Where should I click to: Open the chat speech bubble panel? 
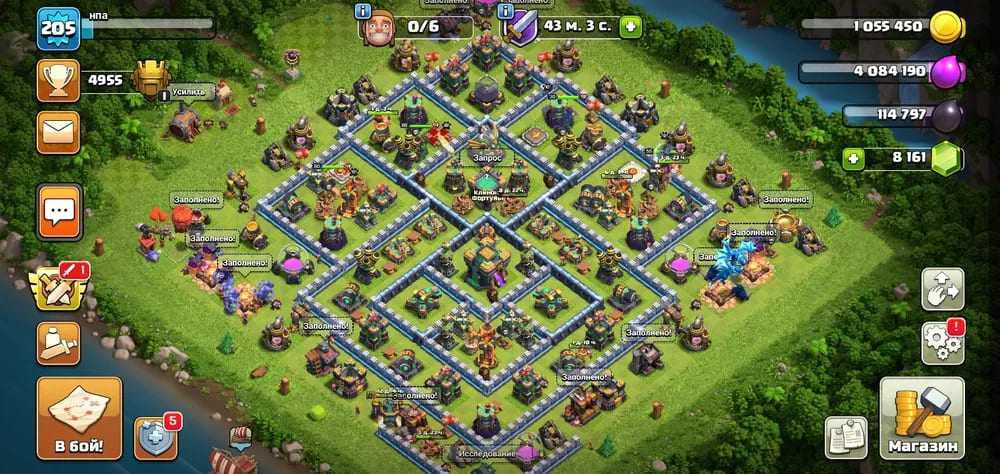click(59, 210)
